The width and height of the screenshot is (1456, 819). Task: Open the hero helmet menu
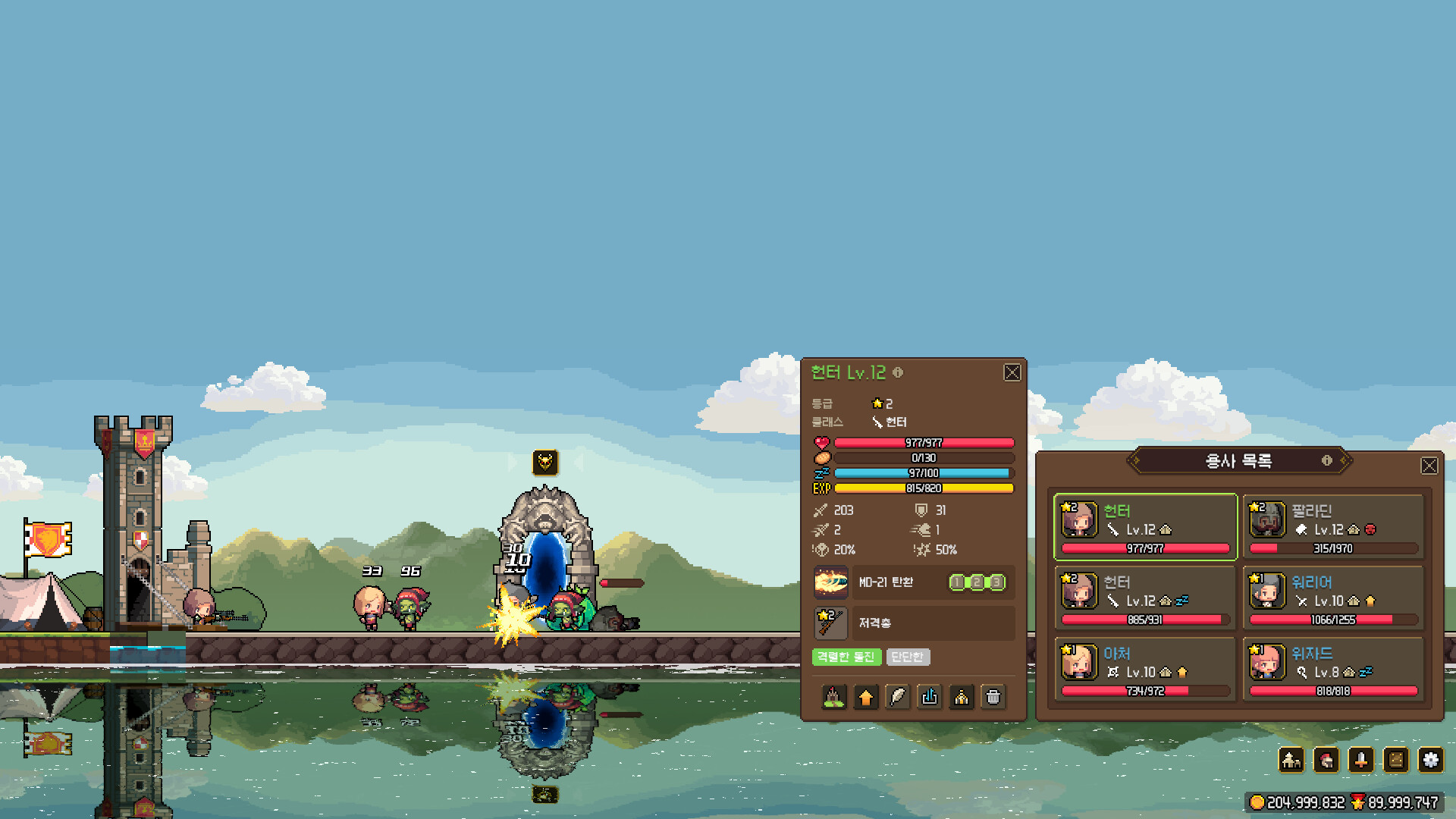(x=1326, y=761)
